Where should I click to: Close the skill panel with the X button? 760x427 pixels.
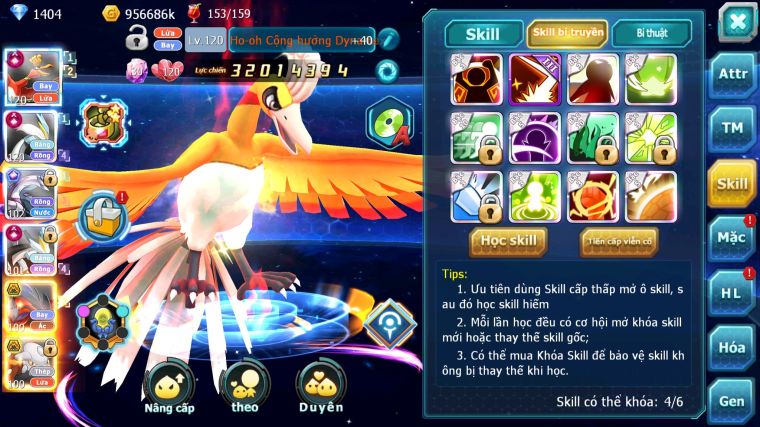point(737,22)
